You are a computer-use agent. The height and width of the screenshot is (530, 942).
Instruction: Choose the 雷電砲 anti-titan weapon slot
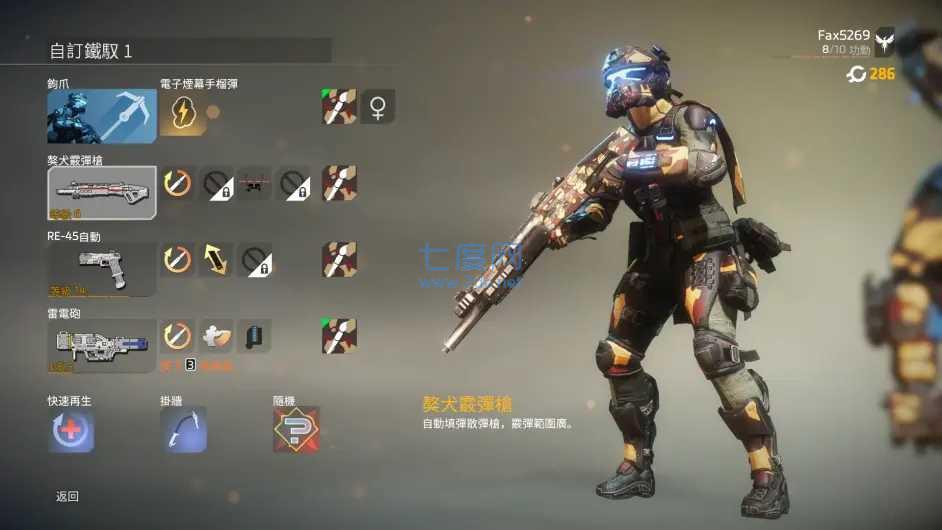click(x=102, y=345)
